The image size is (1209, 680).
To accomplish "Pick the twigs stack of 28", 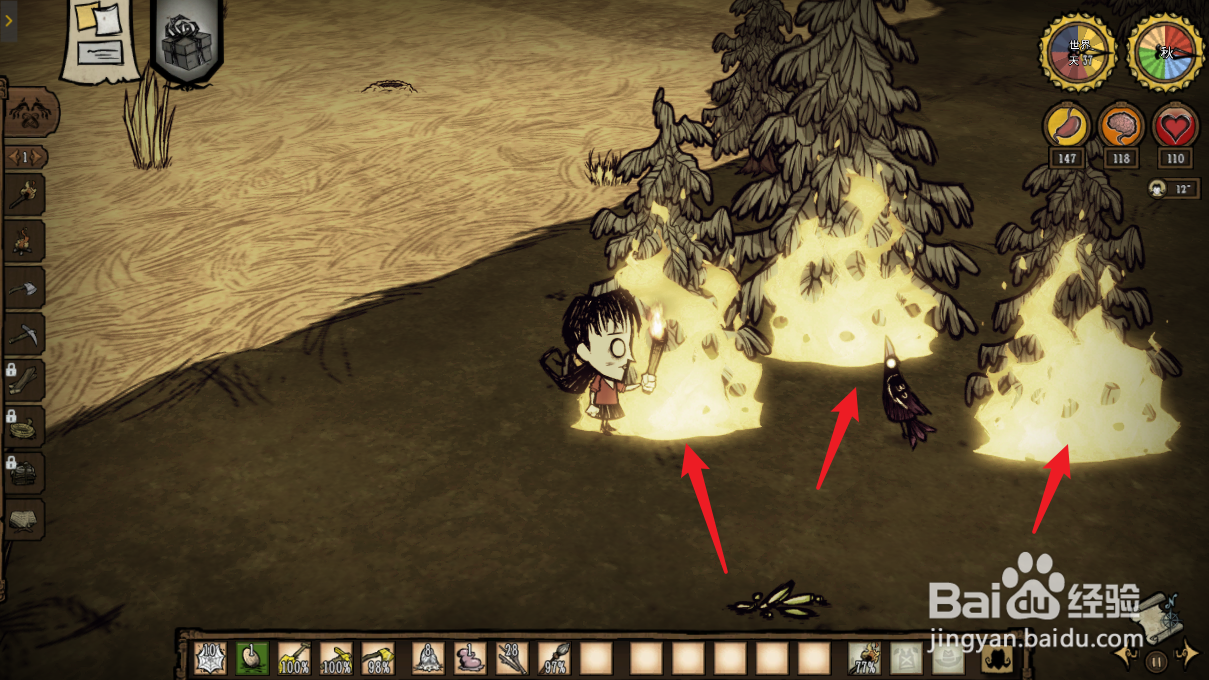I will (x=512, y=658).
